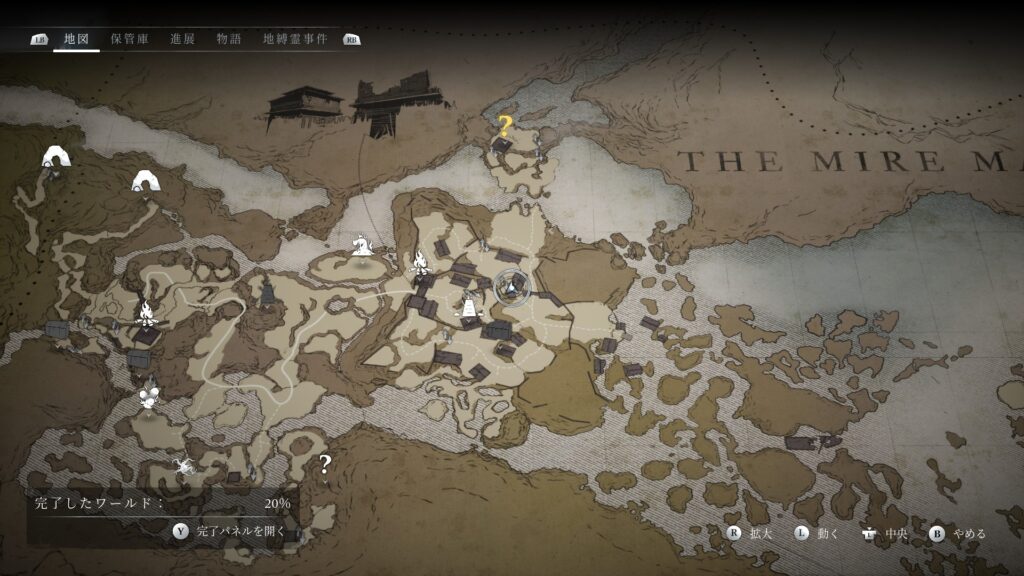Switch to the 保管庫 tab
The width and height of the screenshot is (1024, 576).
[130, 39]
